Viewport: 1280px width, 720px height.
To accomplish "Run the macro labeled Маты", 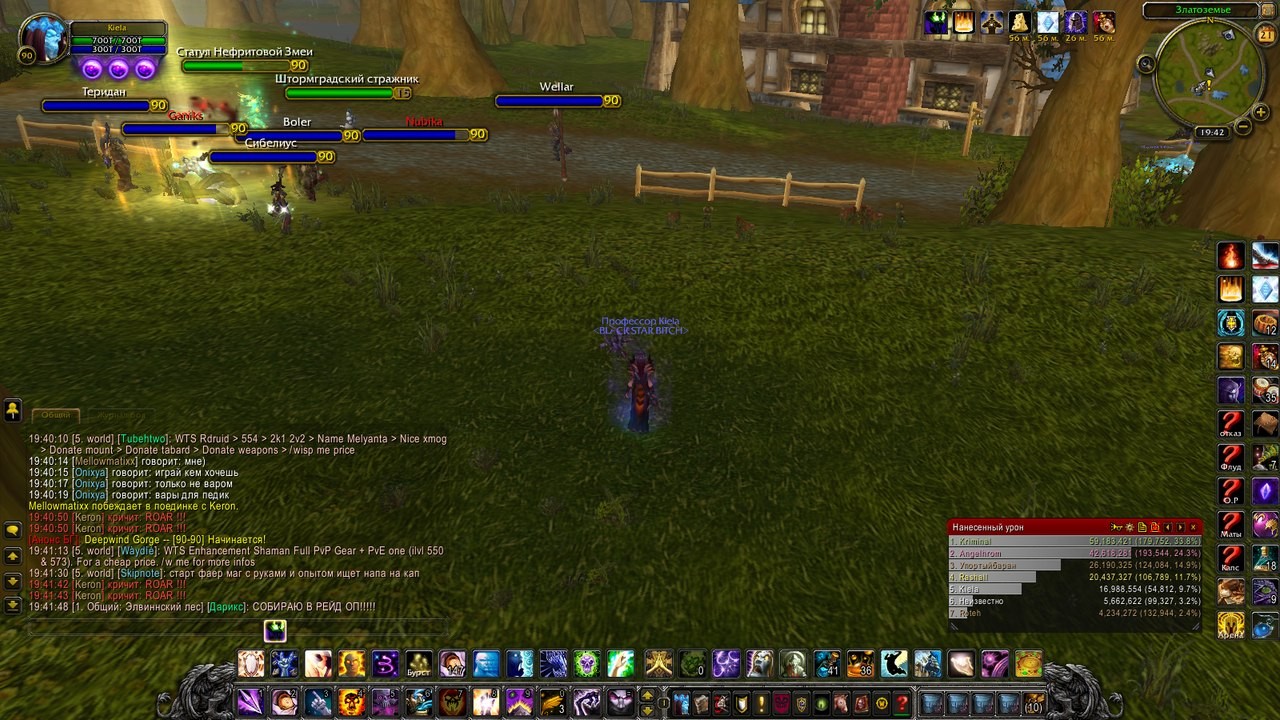I will point(1230,525).
